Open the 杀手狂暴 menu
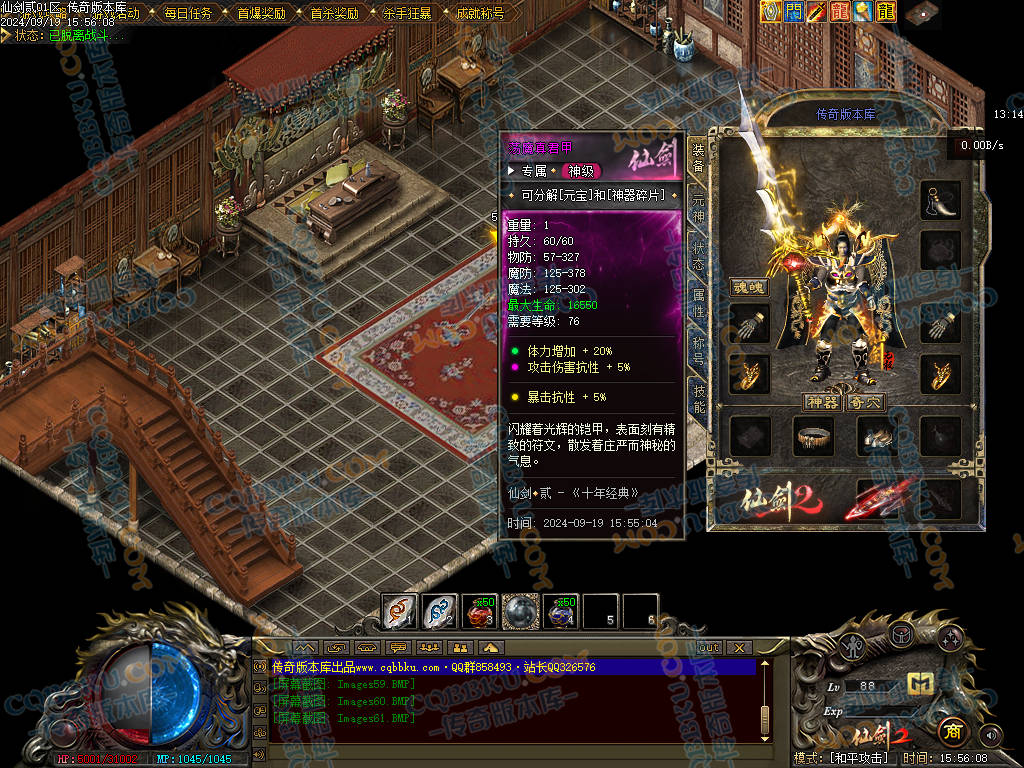The height and width of the screenshot is (768, 1024). pyautogui.click(x=407, y=14)
